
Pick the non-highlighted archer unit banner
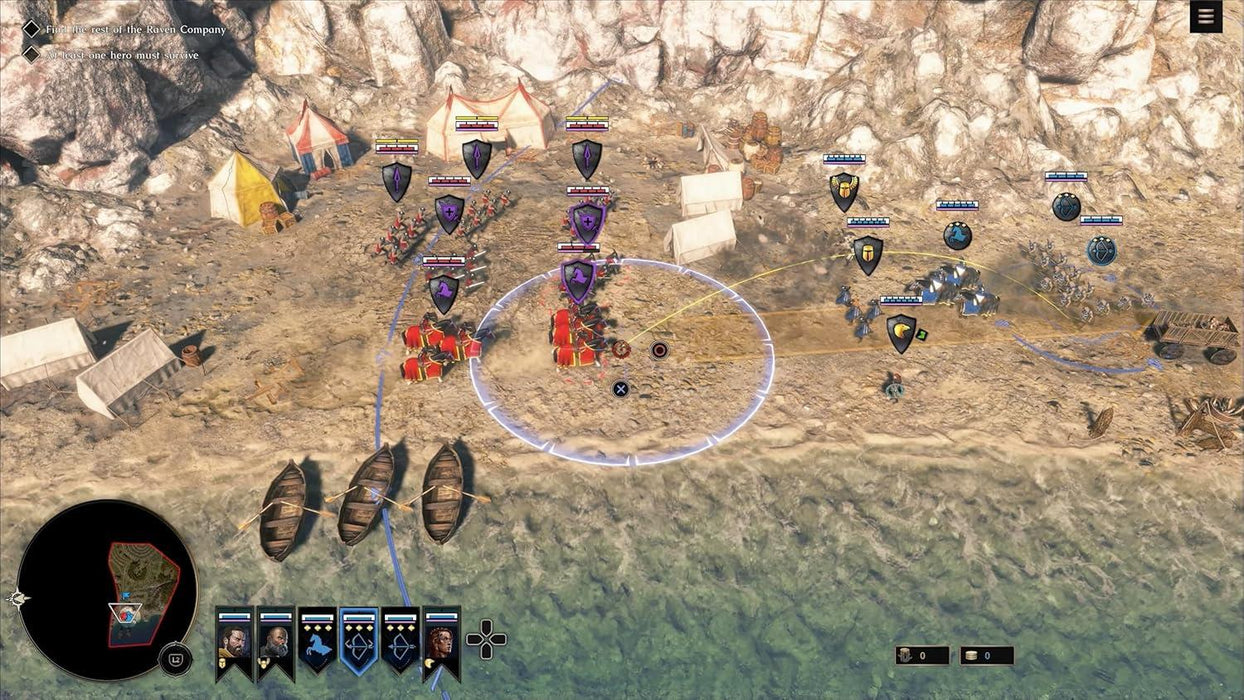[x=400, y=642]
